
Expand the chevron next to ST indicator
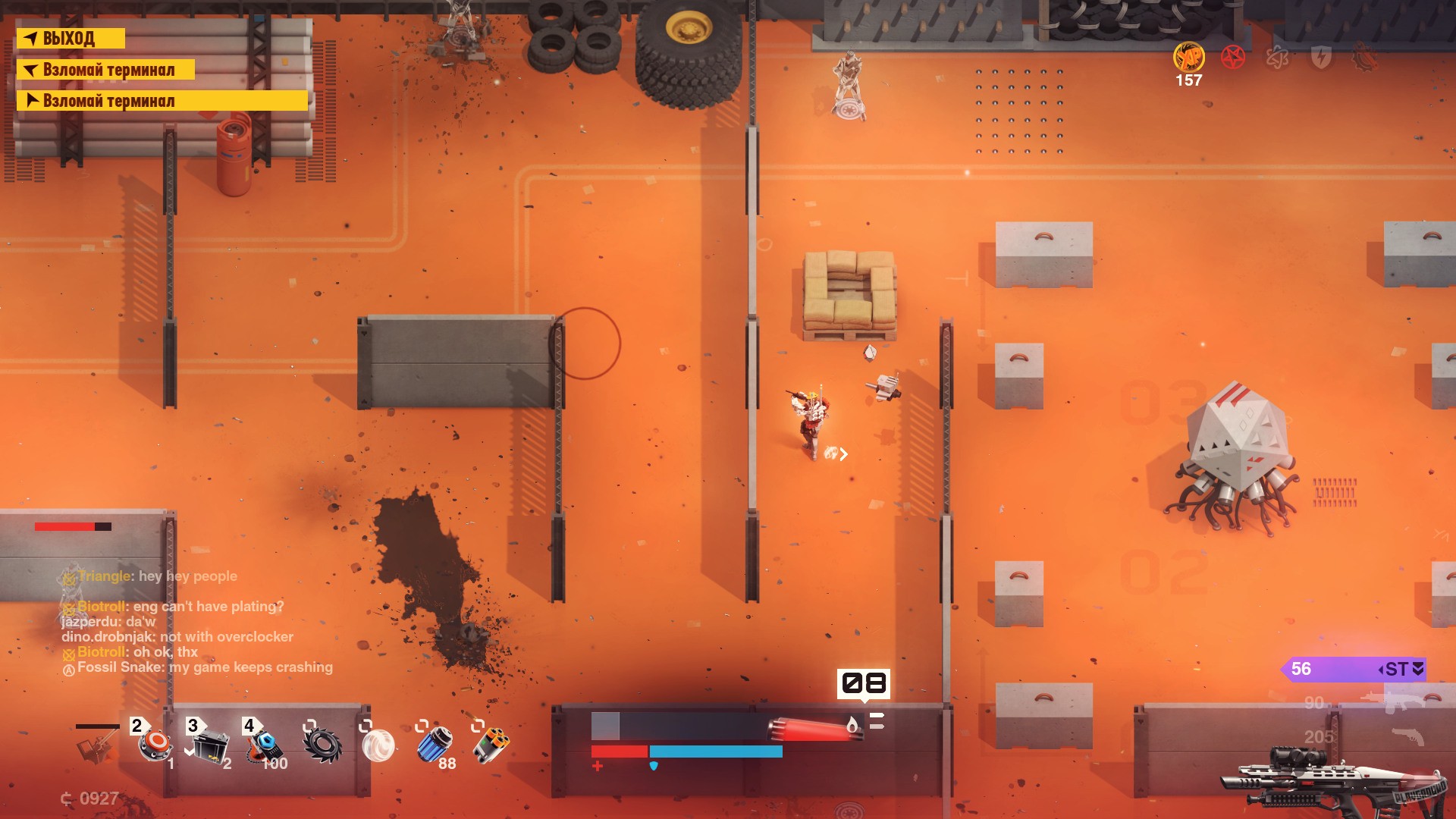click(1417, 670)
